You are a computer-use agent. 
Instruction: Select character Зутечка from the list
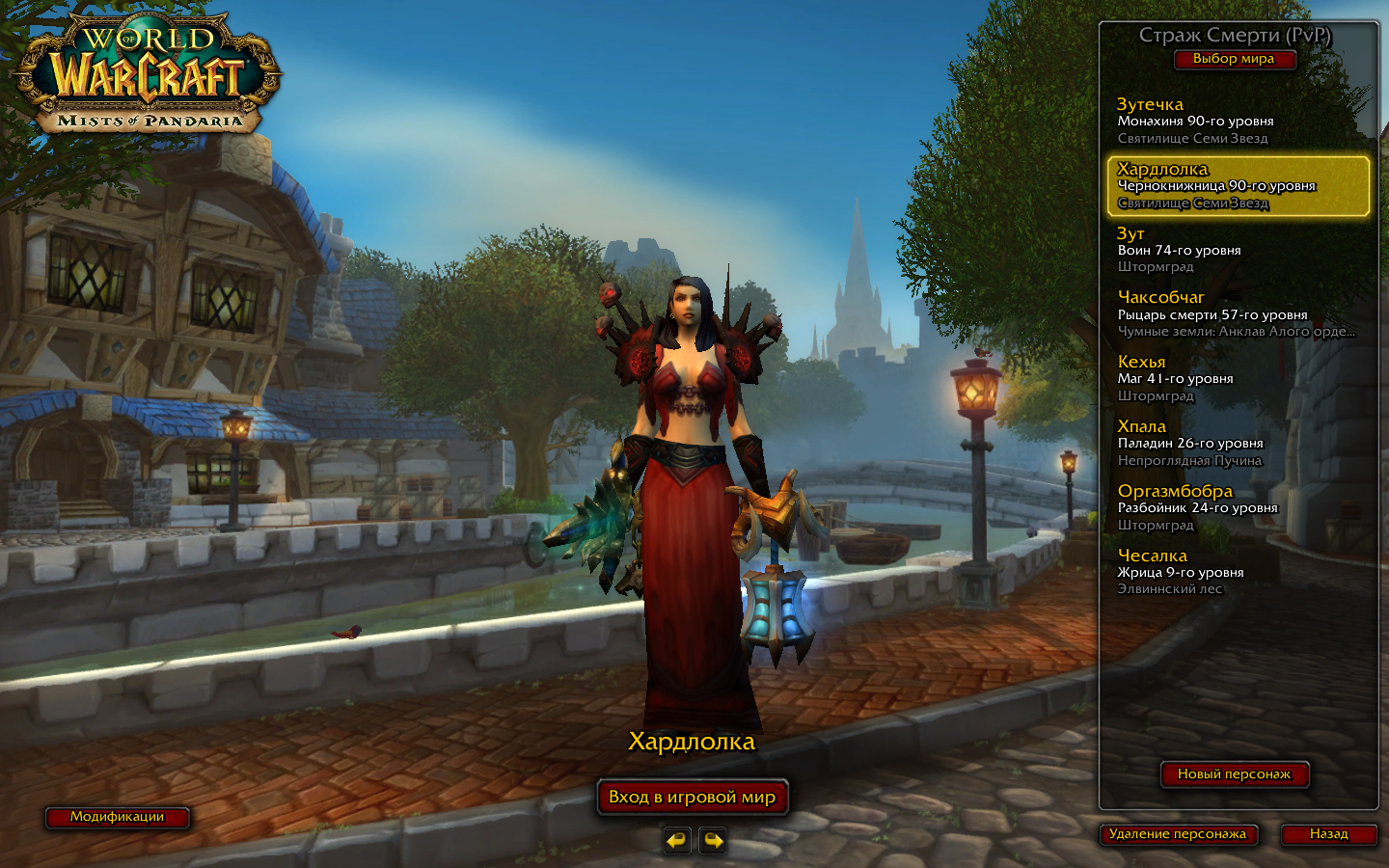(1238, 121)
